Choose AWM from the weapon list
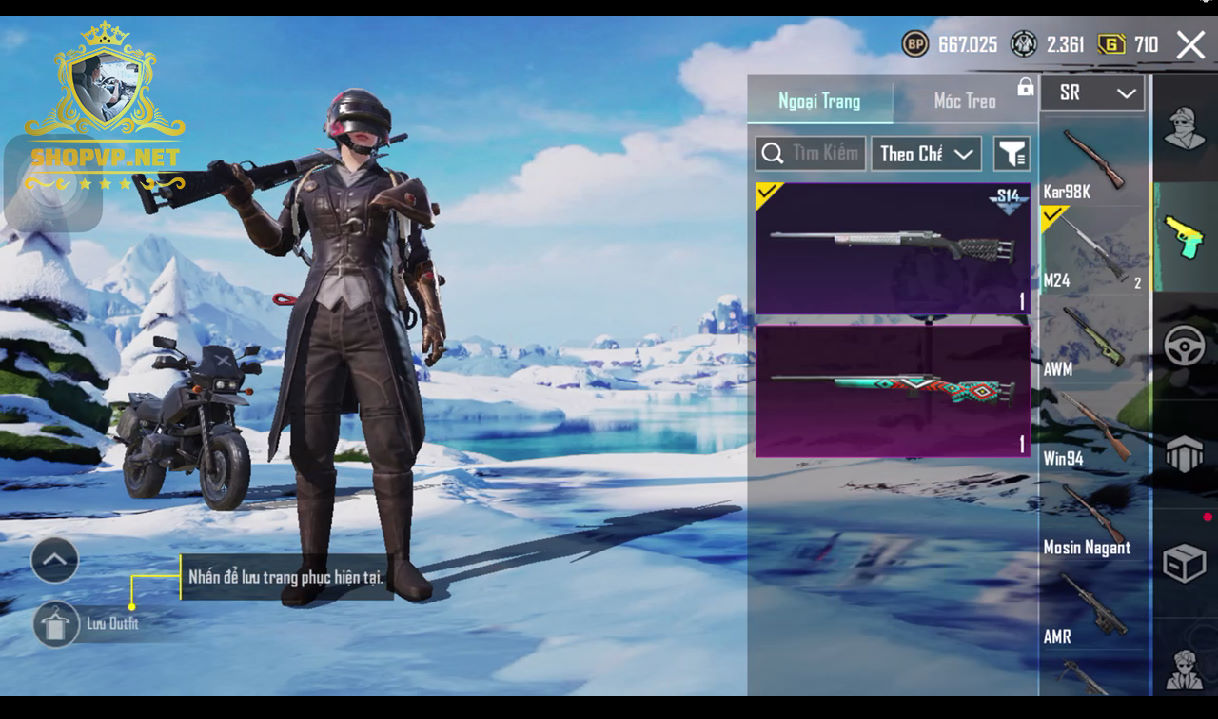Screen dimensions: 1218x719 point(1093,340)
